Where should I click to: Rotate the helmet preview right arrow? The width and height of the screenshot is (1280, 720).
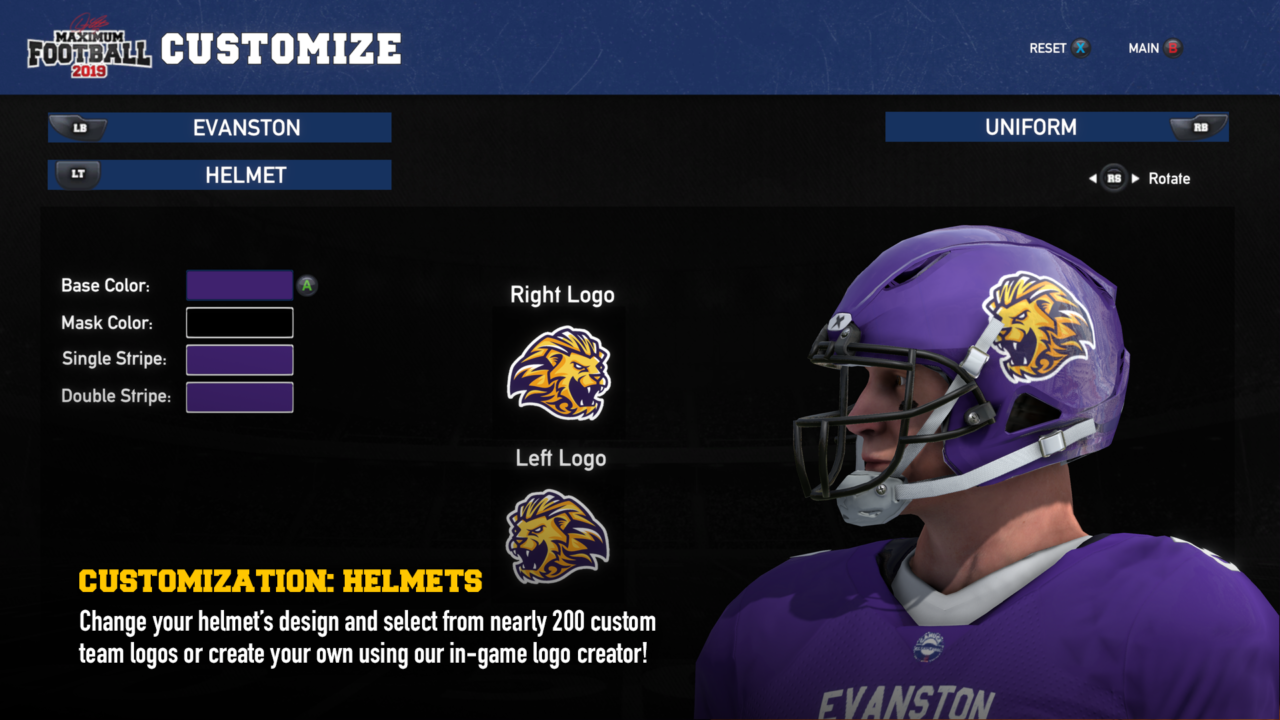[1135, 179]
